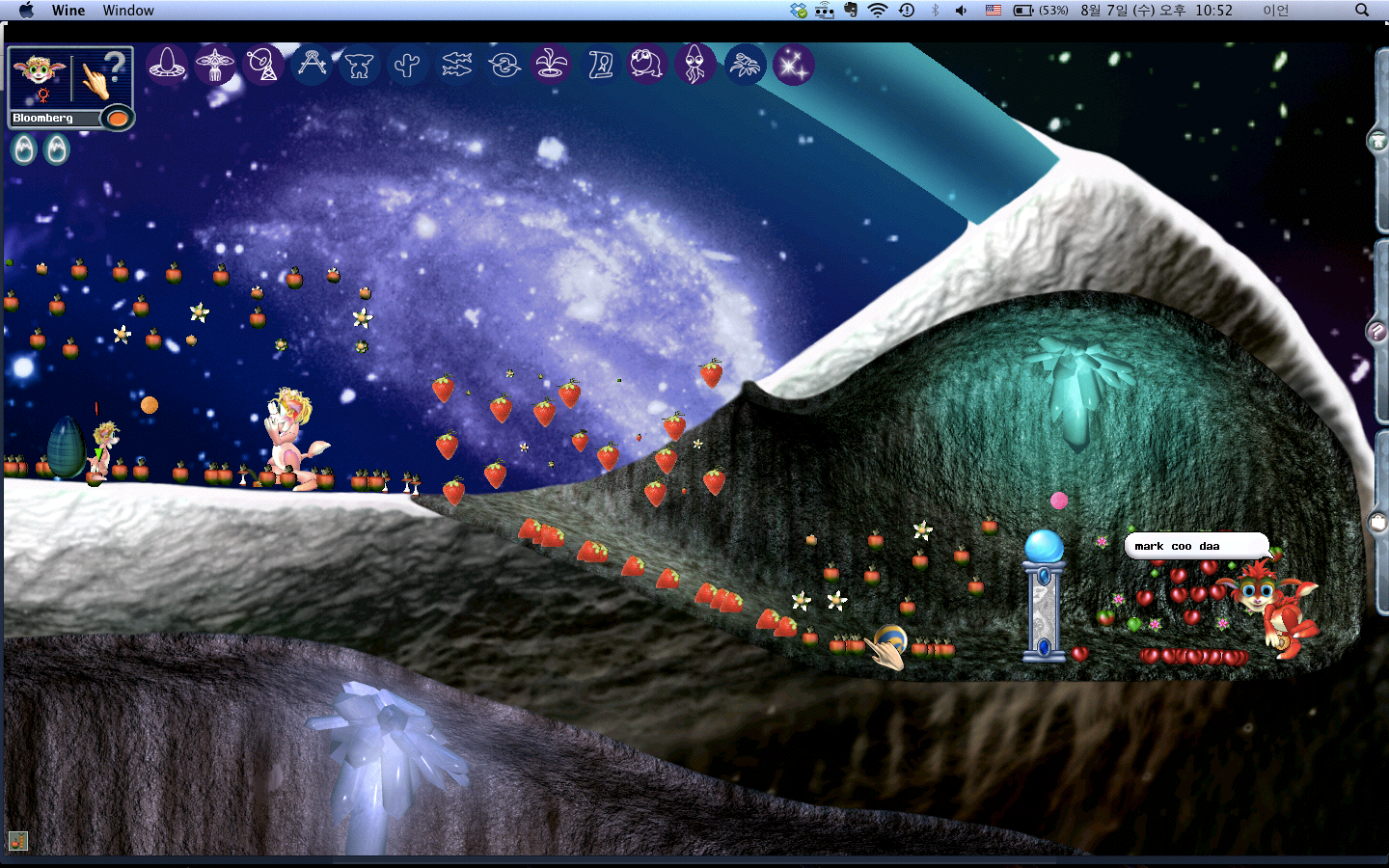1389x868 pixels.
Task: Select the Bloomberg creature portrait
Action: point(39,76)
